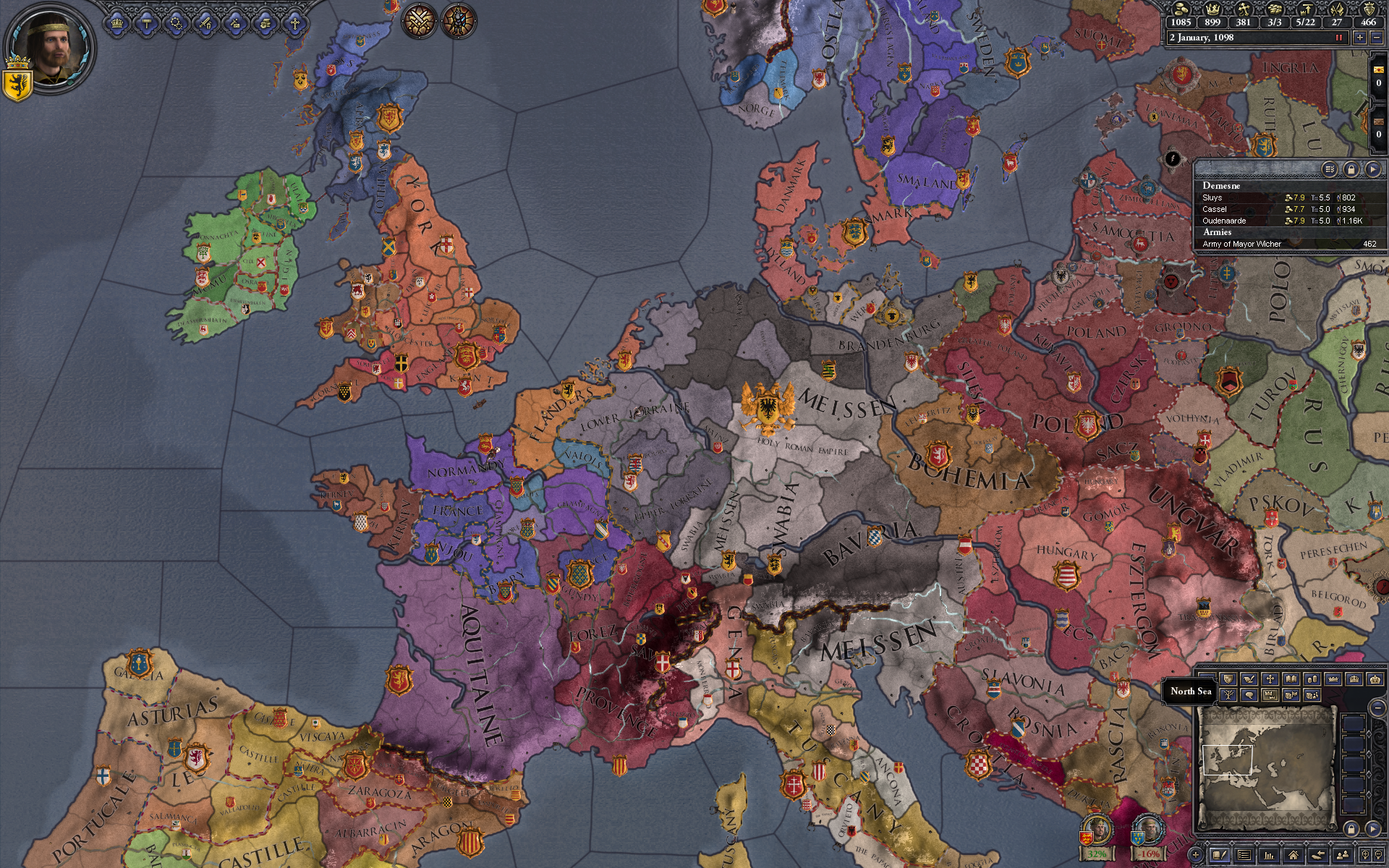Open war portrait showing 32% score

[x=1097, y=832]
